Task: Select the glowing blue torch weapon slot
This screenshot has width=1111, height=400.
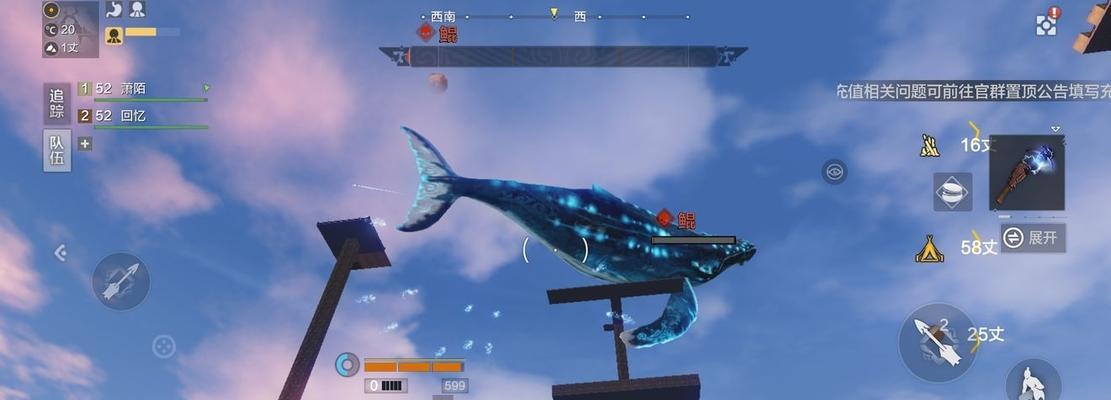Action: tap(1027, 172)
